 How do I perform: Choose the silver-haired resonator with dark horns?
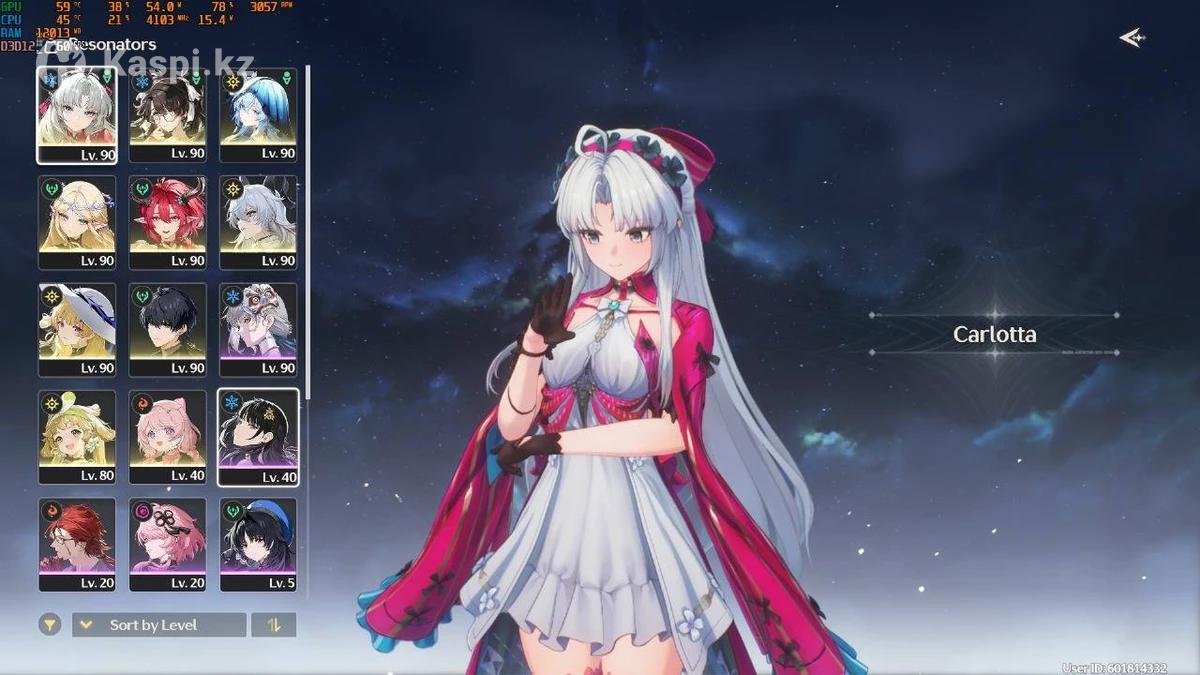pos(258,222)
